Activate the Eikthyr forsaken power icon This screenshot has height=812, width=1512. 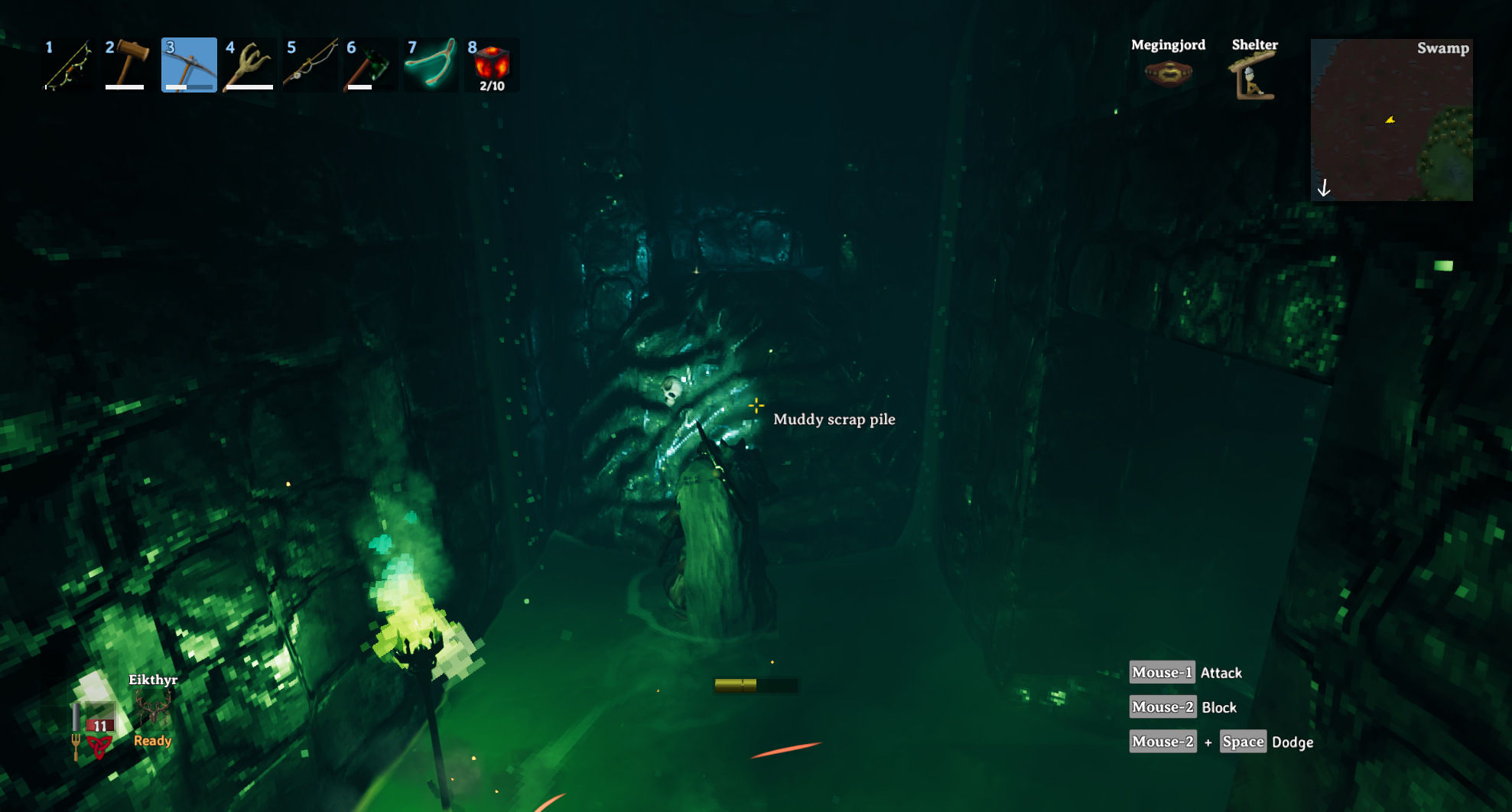153,708
